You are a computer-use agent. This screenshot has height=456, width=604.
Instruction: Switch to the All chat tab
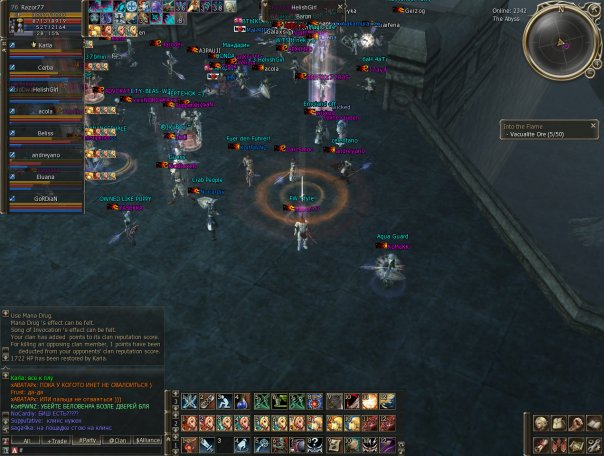(26, 440)
